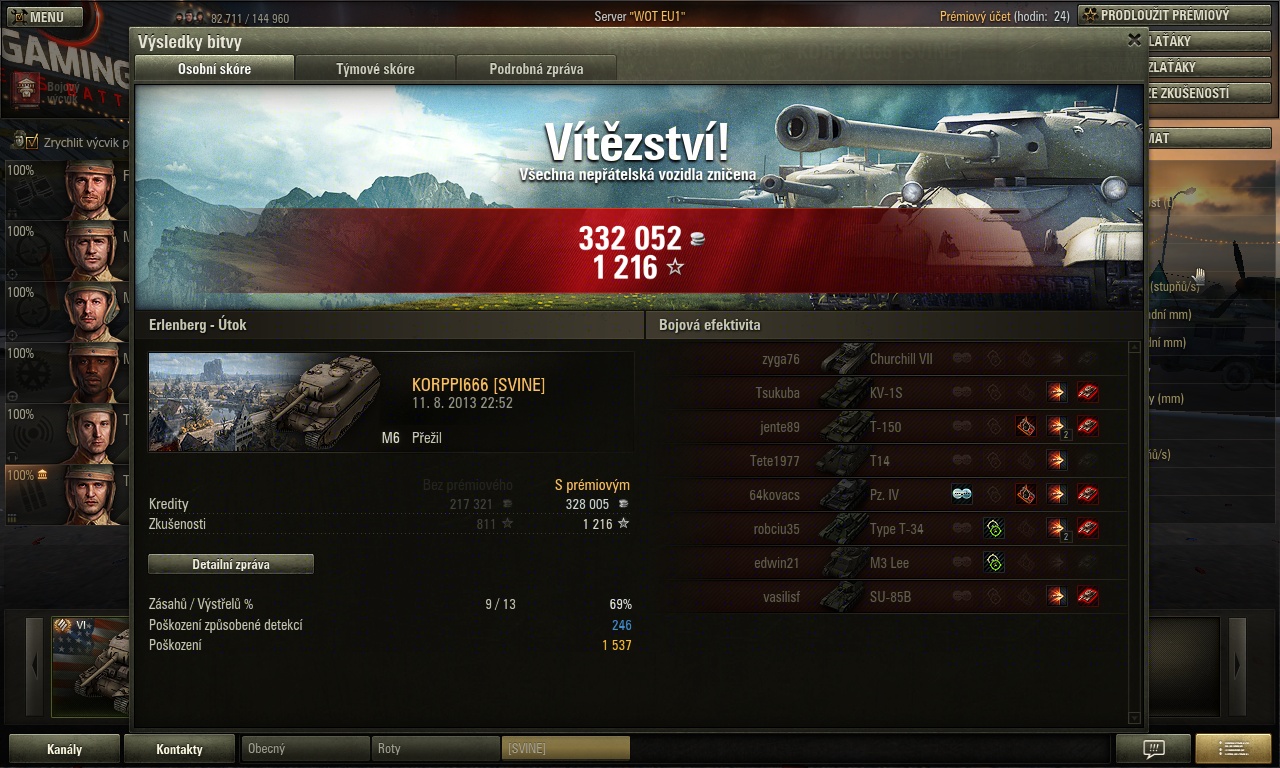1280x768 pixels.
Task: Open the Kanály chat channels
Action: coord(64,749)
